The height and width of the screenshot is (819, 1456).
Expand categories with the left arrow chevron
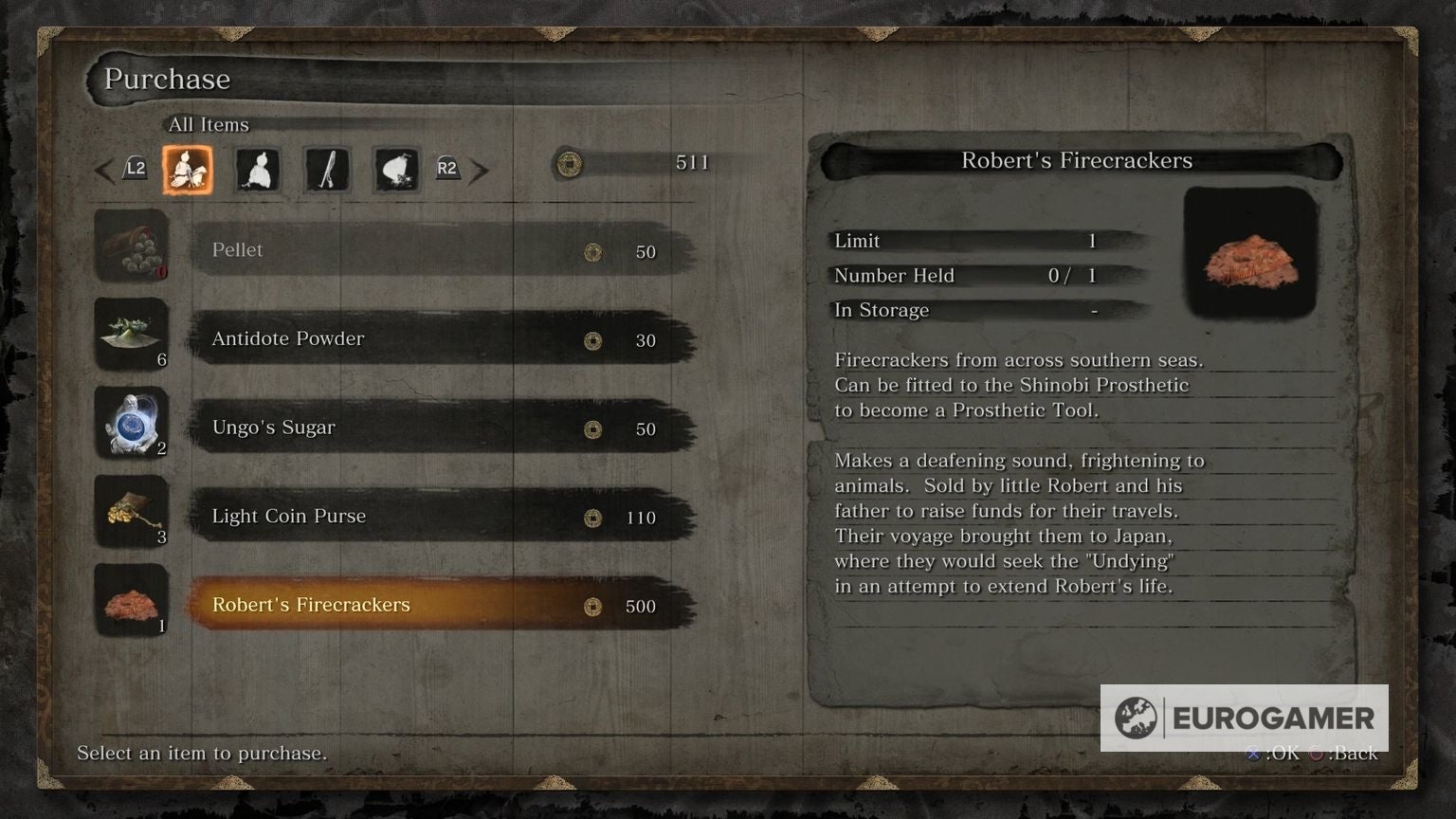point(104,171)
